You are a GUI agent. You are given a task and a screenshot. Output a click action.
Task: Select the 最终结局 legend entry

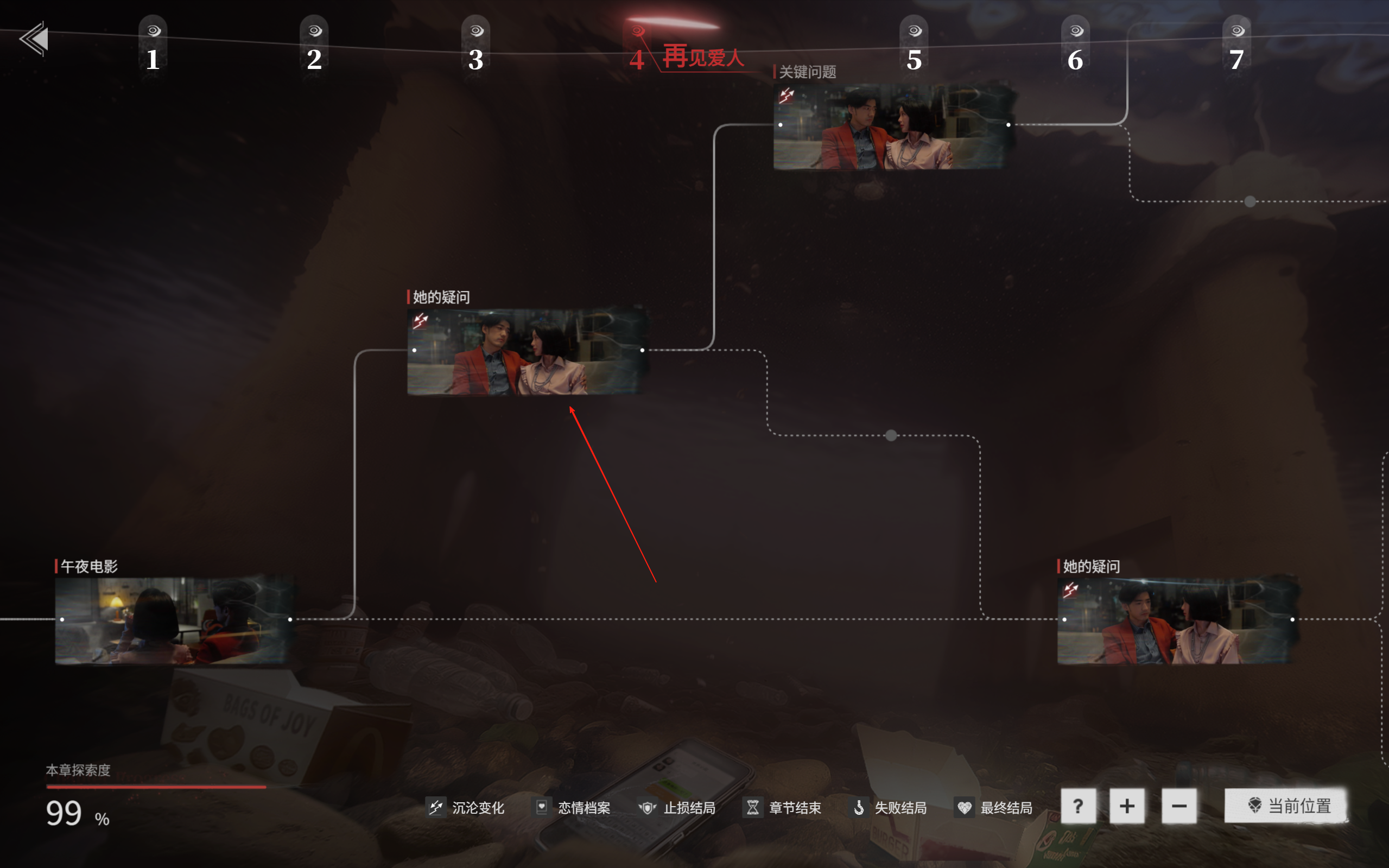pyautogui.click(x=994, y=808)
